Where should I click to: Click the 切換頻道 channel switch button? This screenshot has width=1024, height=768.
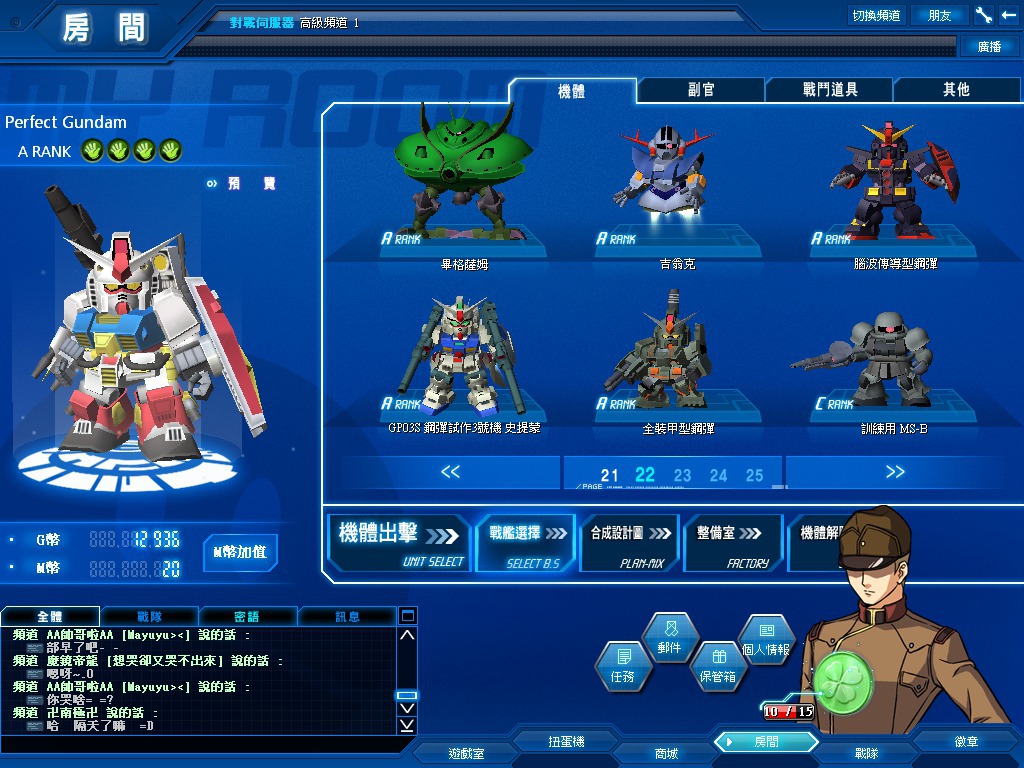[x=875, y=15]
